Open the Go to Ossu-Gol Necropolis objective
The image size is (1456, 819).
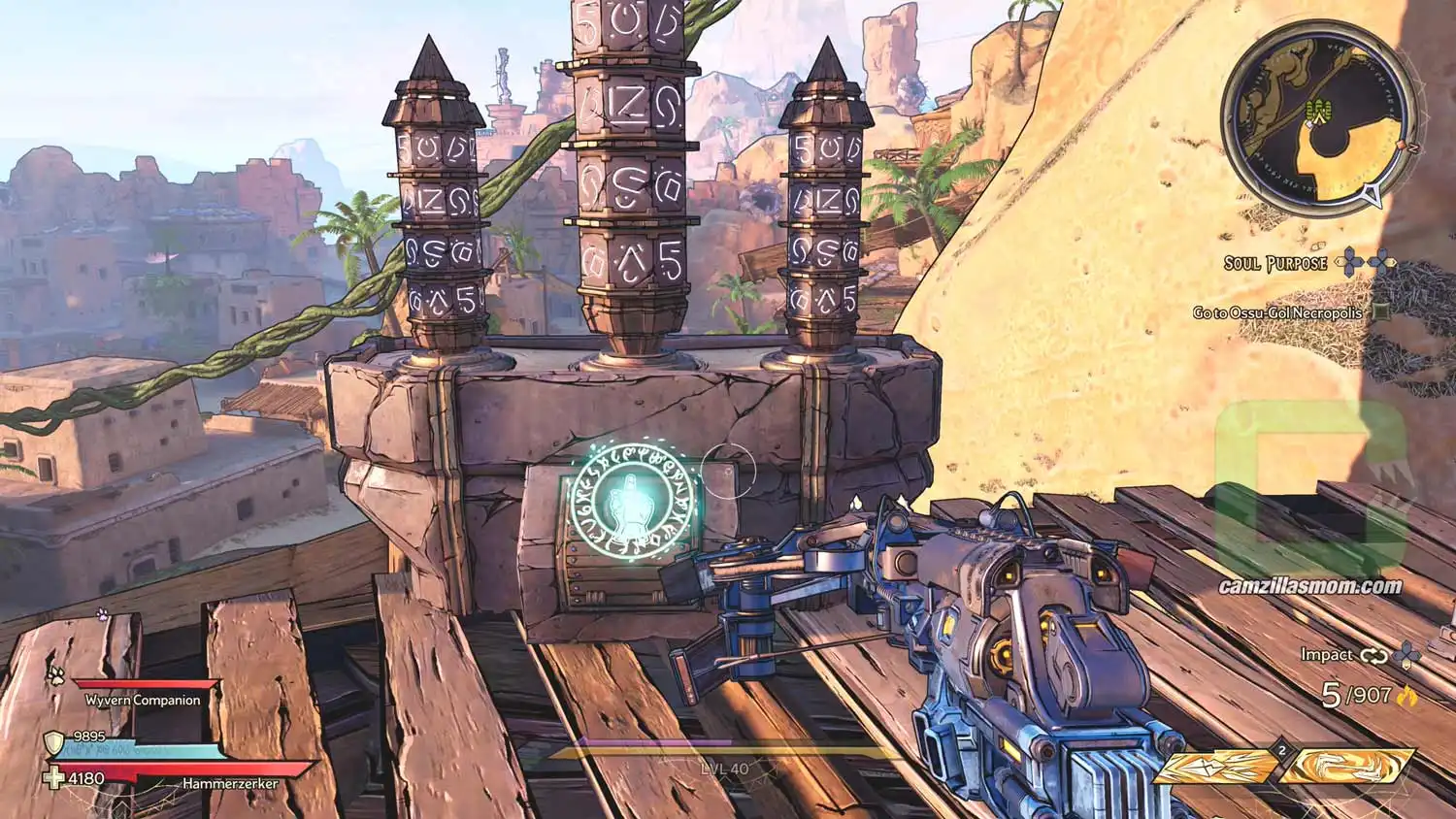[1277, 312]
